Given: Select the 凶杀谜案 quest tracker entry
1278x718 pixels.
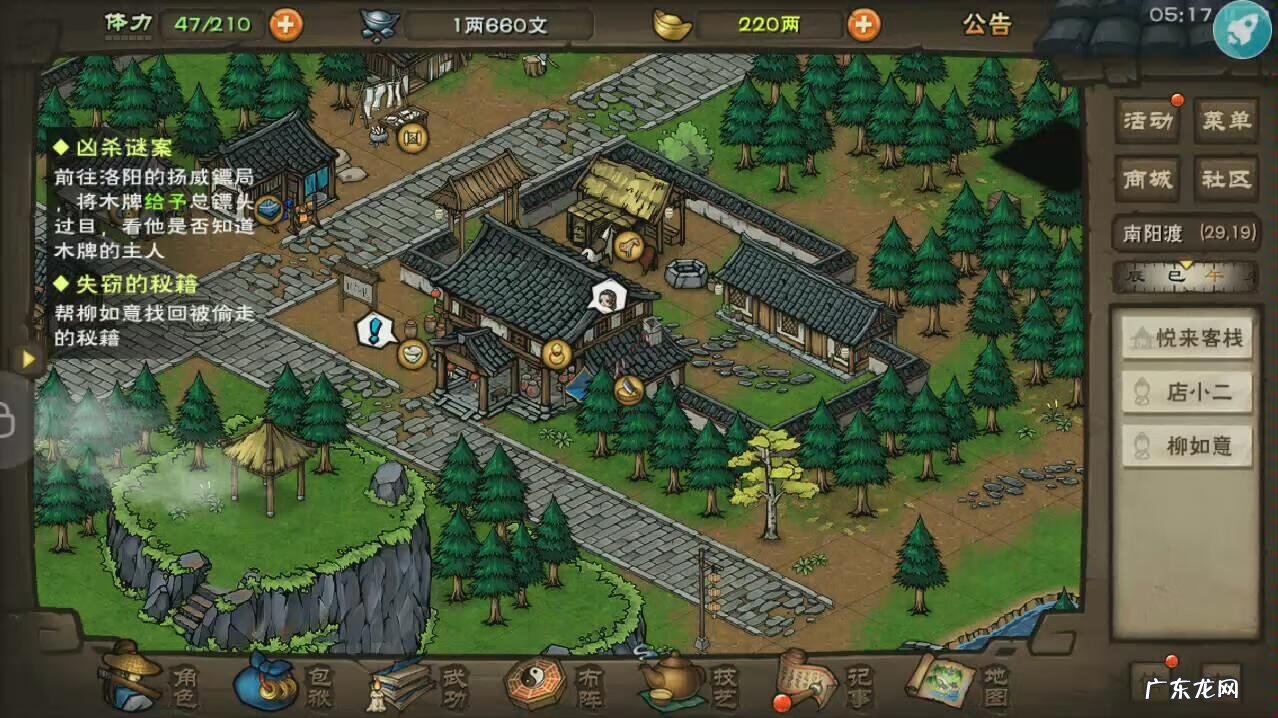Looking at the screenshot, I should [126, 148].
